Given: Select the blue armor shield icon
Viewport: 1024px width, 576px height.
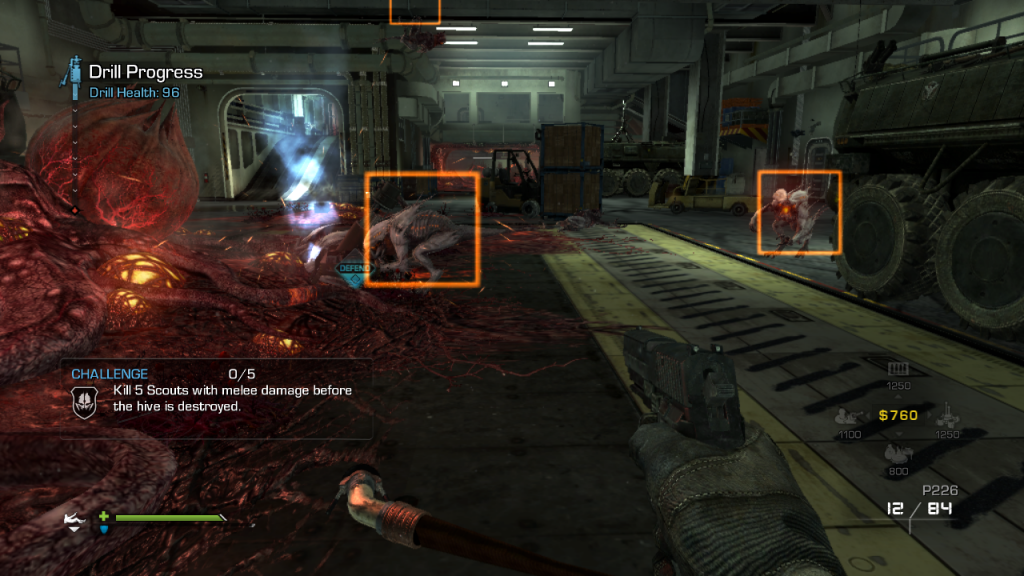Looking at the screenshot, I should [x=104, y=529].
